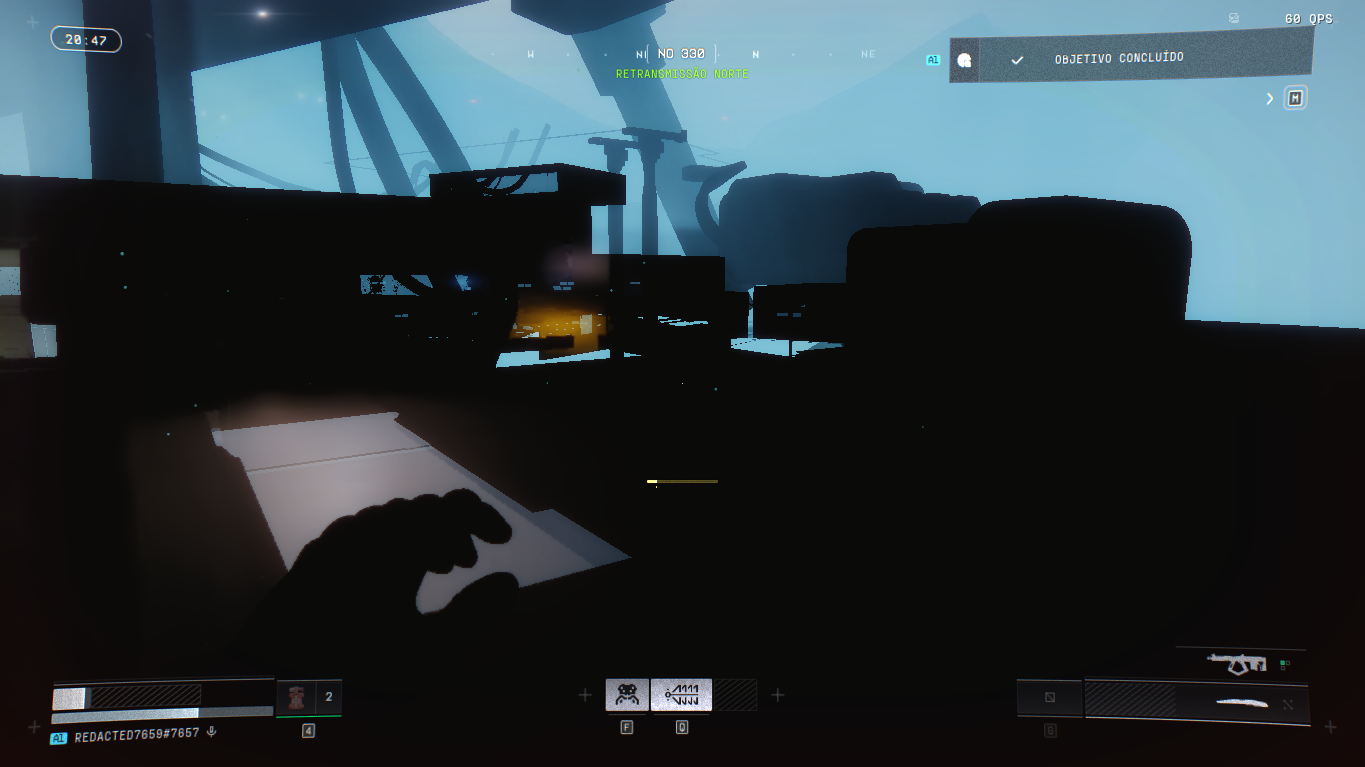Expand the objectives panel arrow
The height and width of the screenshot is (767, 1365).
coord(1270,98)
